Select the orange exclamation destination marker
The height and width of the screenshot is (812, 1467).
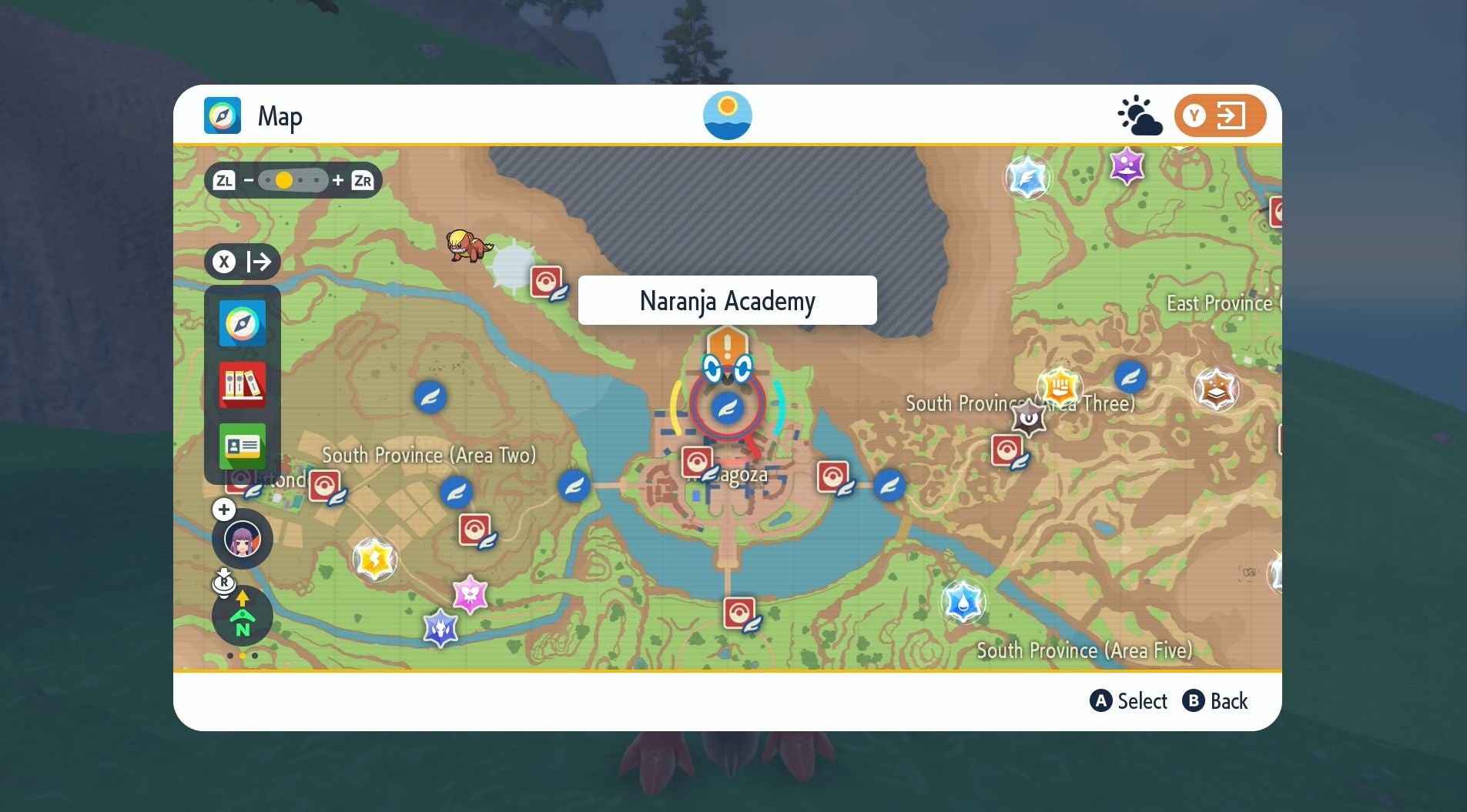pos(727,343)
